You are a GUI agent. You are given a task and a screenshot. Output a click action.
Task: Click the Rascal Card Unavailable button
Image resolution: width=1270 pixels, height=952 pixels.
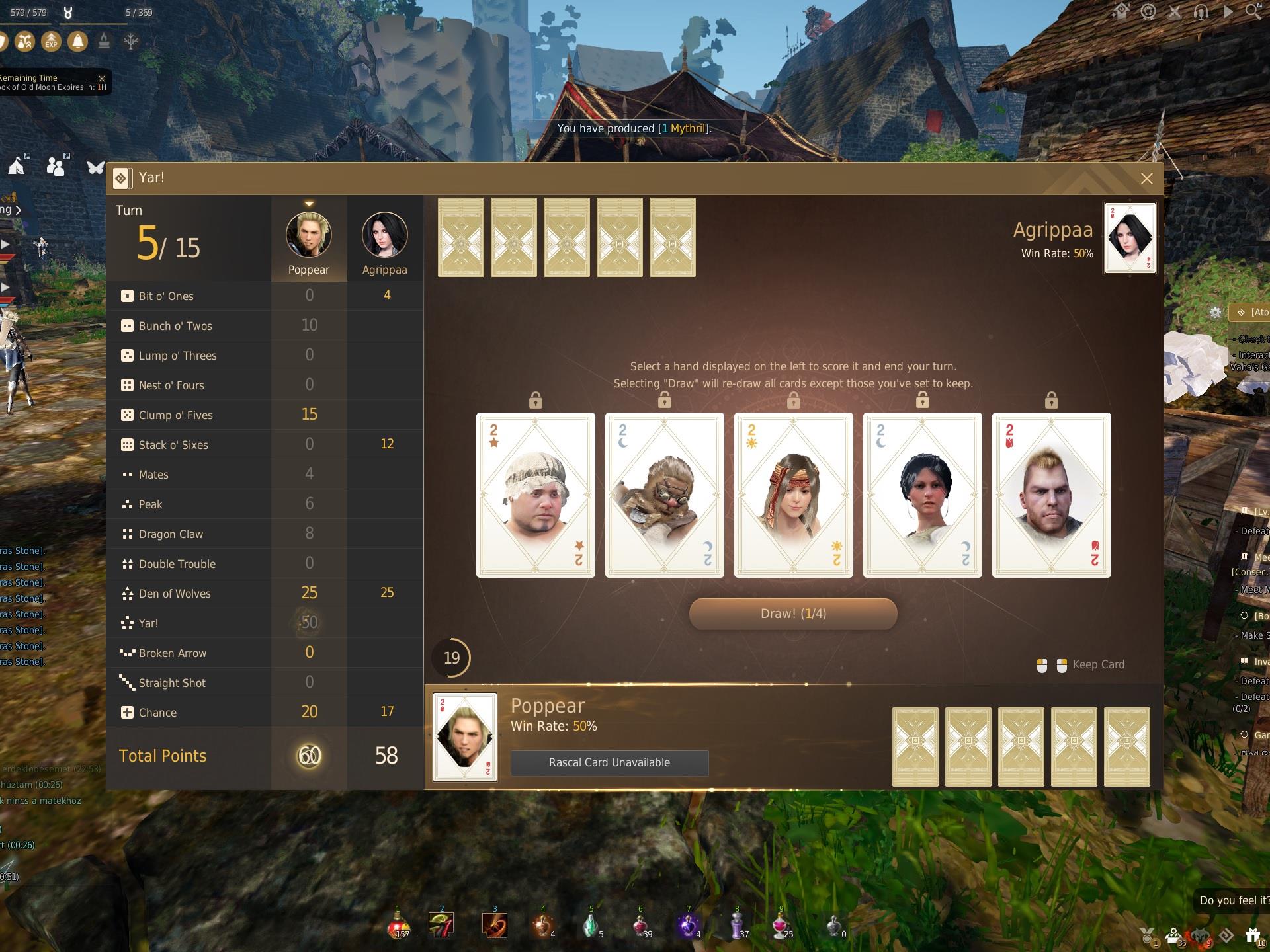609,762
